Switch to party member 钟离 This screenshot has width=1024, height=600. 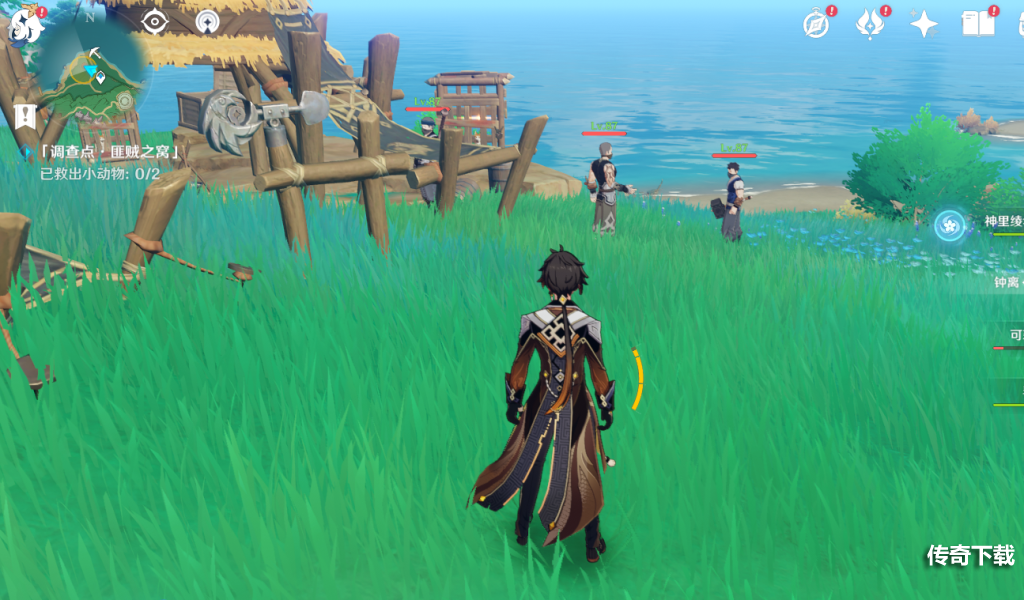pos(1005,282)
